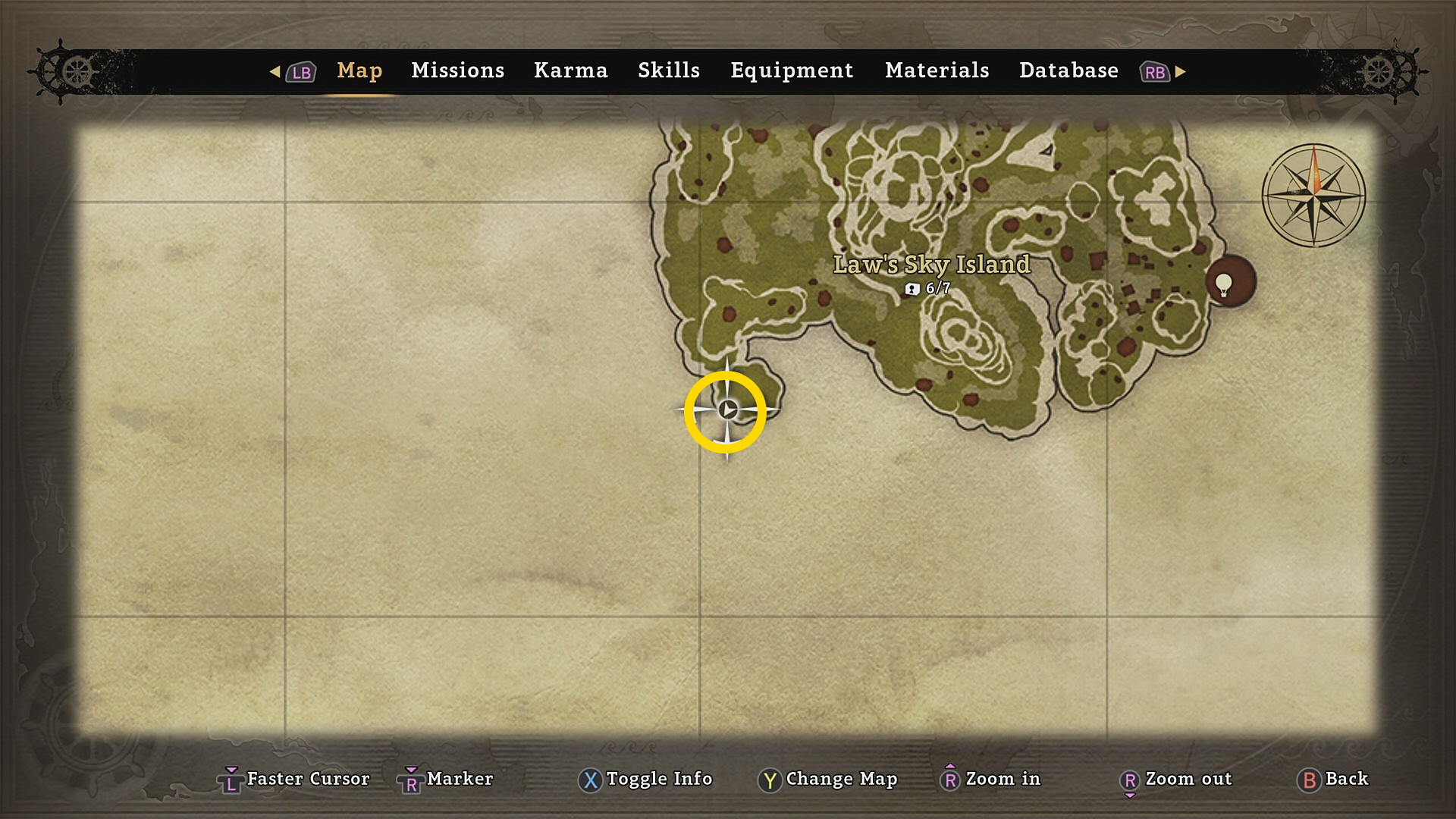Open the Missions tab

(x=457, y=71)
